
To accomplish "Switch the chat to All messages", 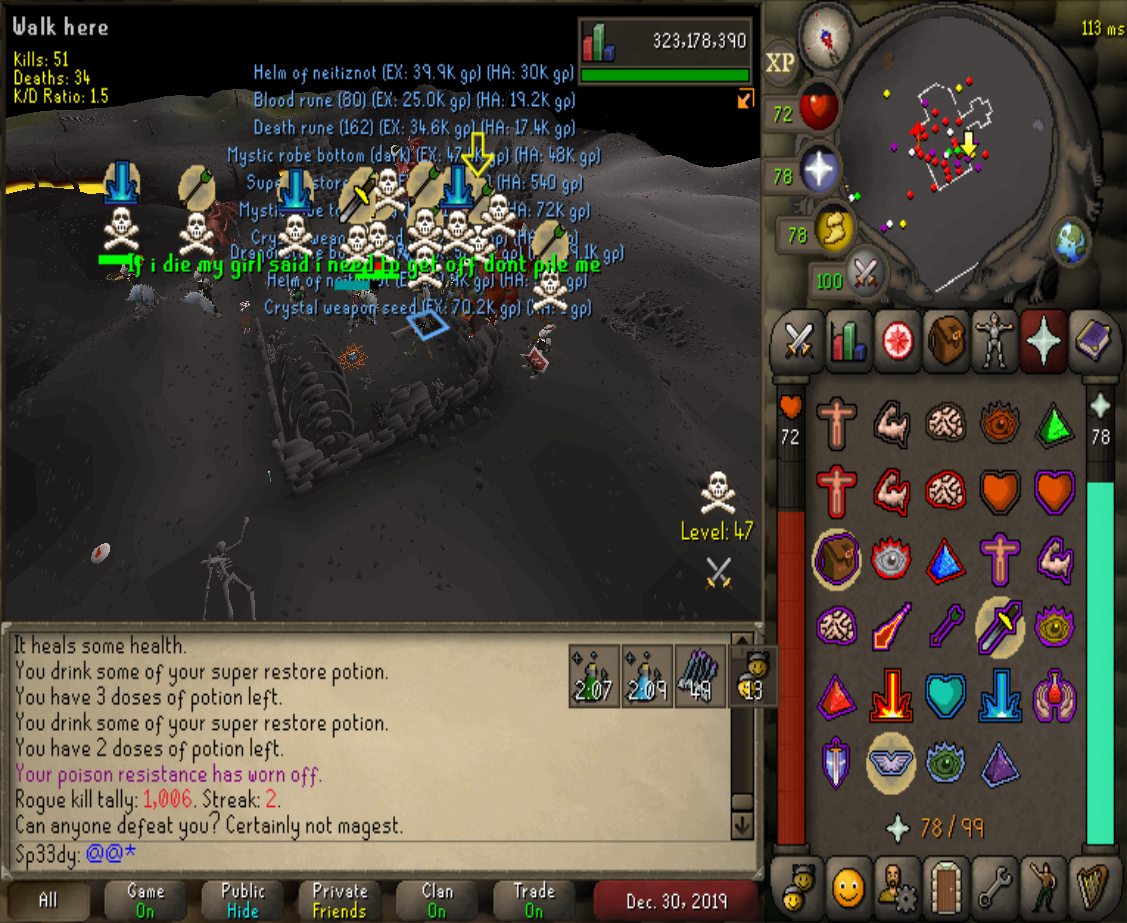I will tap(47, 900).
